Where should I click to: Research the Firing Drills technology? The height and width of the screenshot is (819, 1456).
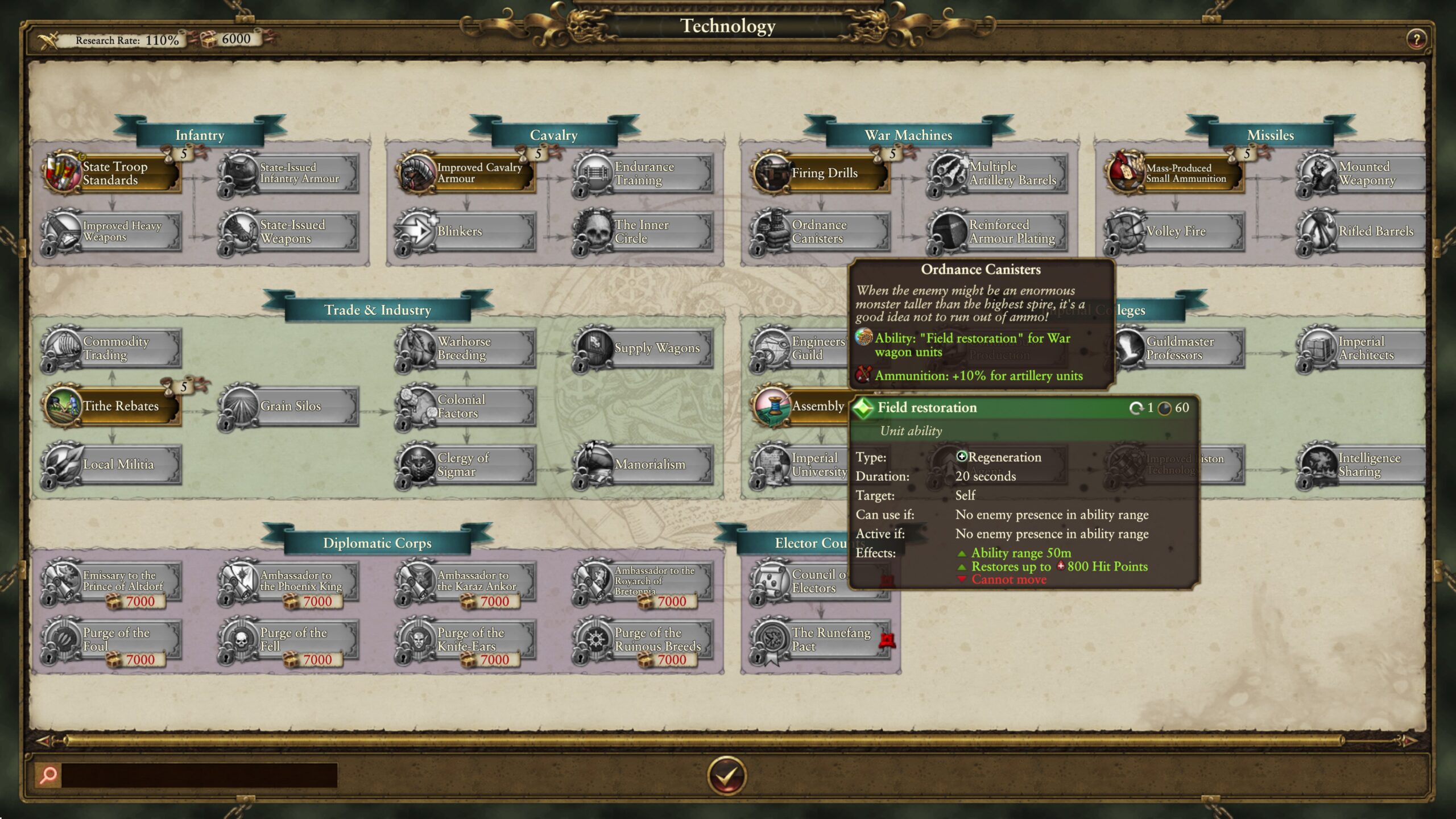click(821, 173)
